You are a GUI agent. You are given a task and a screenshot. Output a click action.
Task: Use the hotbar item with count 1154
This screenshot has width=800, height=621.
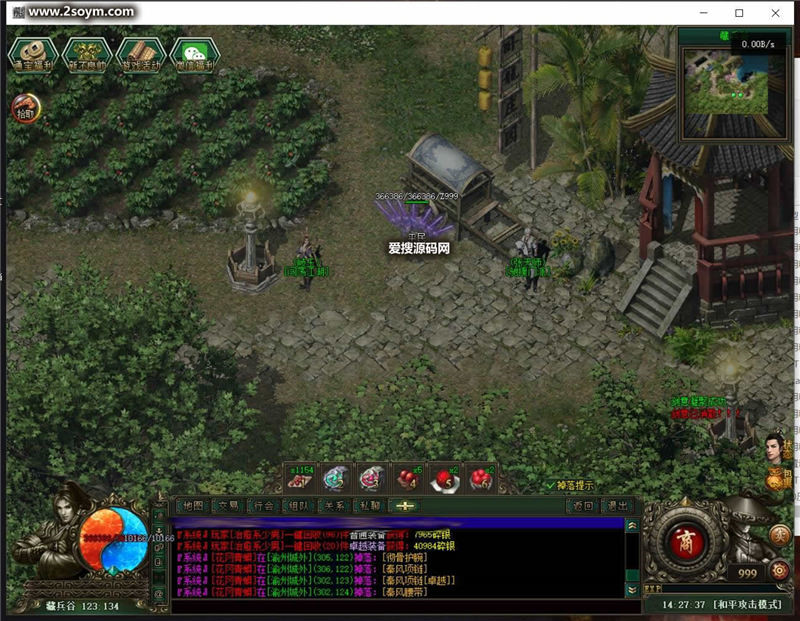tap(300, 479)
